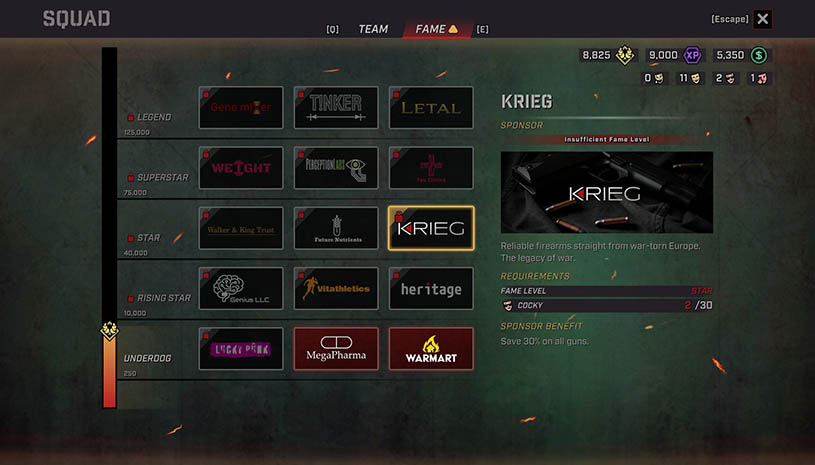This screenshot has height=465, width=815.
Task: Show the Future Nutrients sponsor
Action: pyautogui.click(x=336, y=228)
